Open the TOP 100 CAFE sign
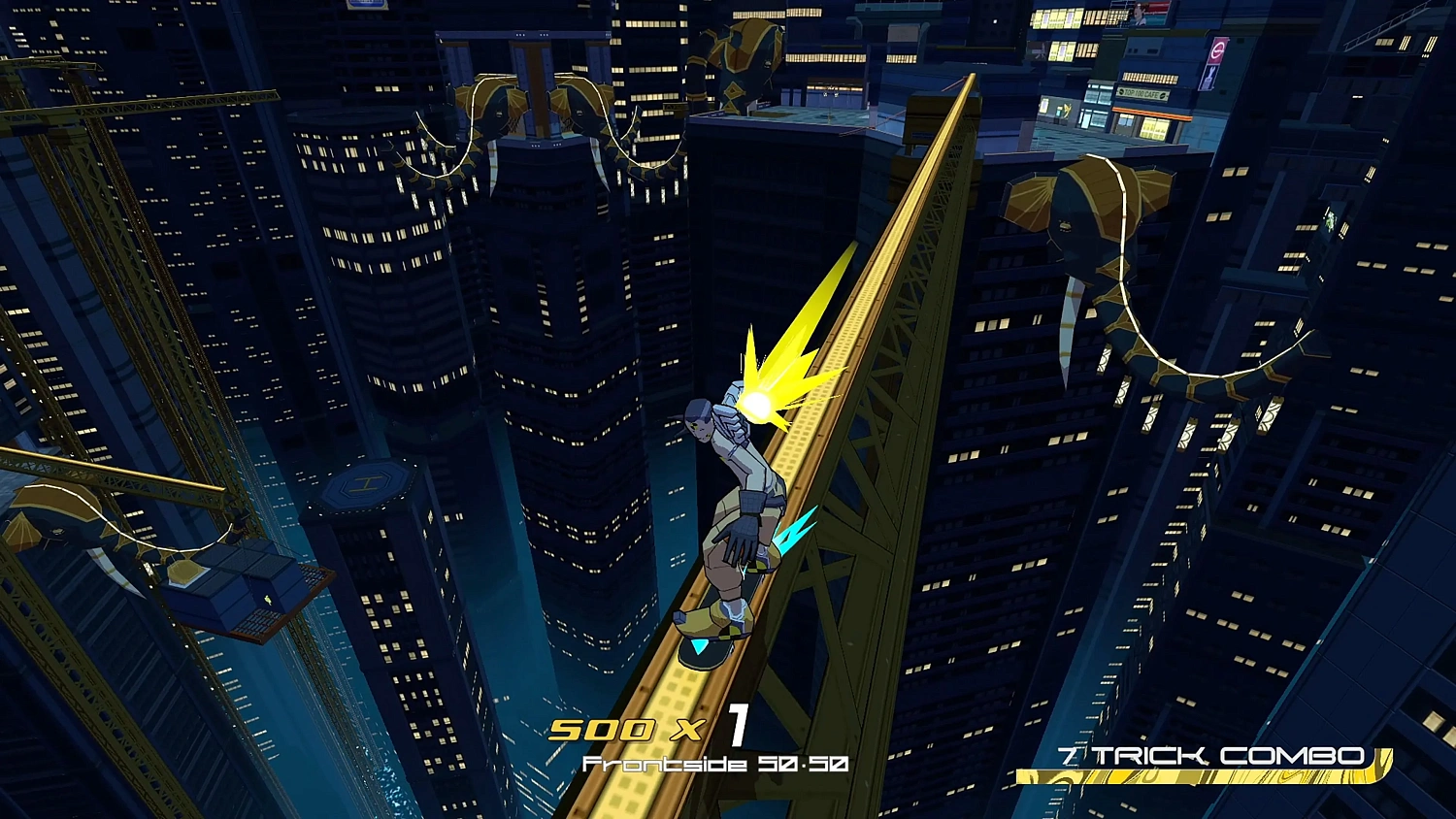 1142,92
